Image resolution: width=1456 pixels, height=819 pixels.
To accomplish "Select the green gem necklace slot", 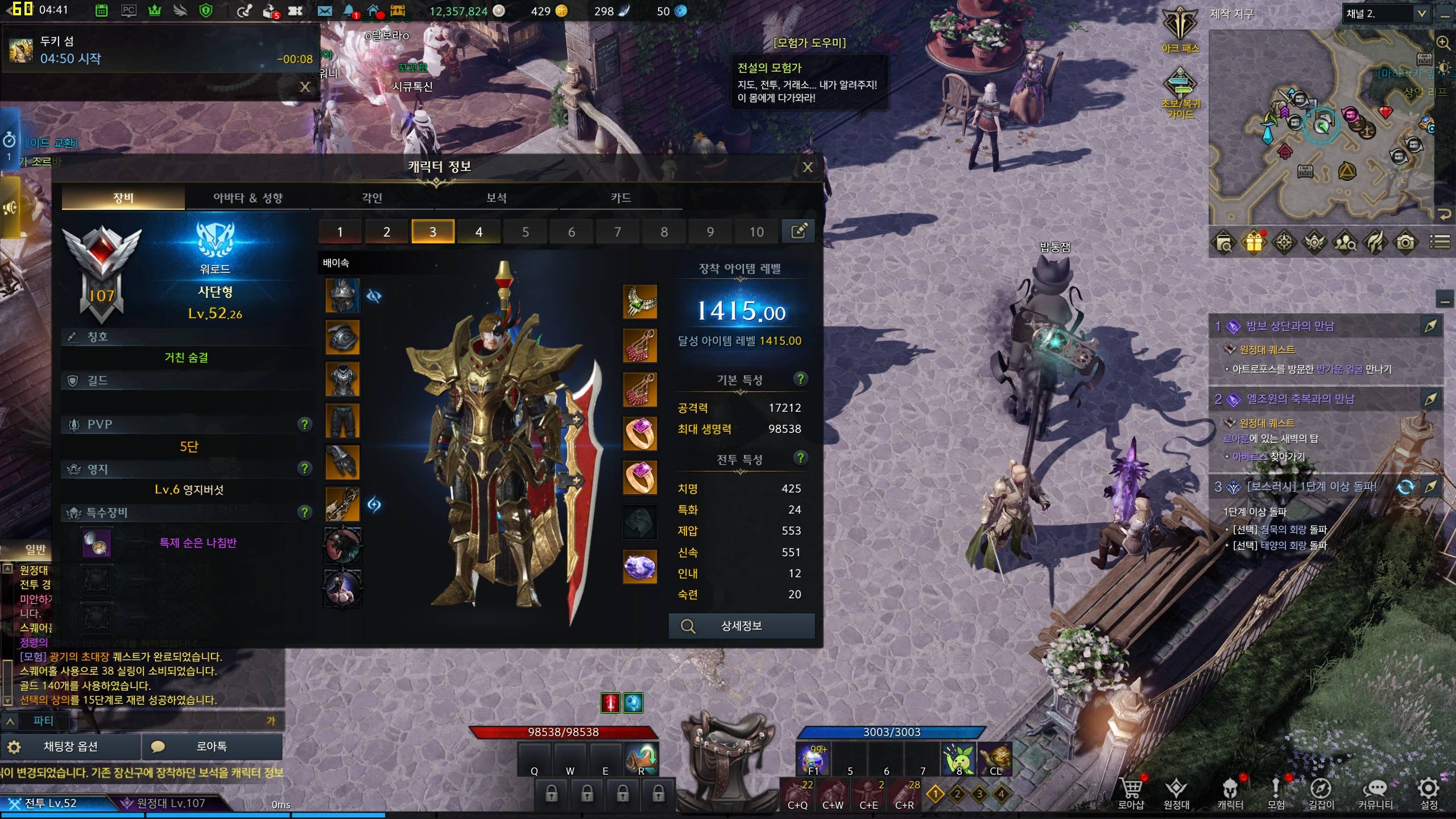I will 640,301.
